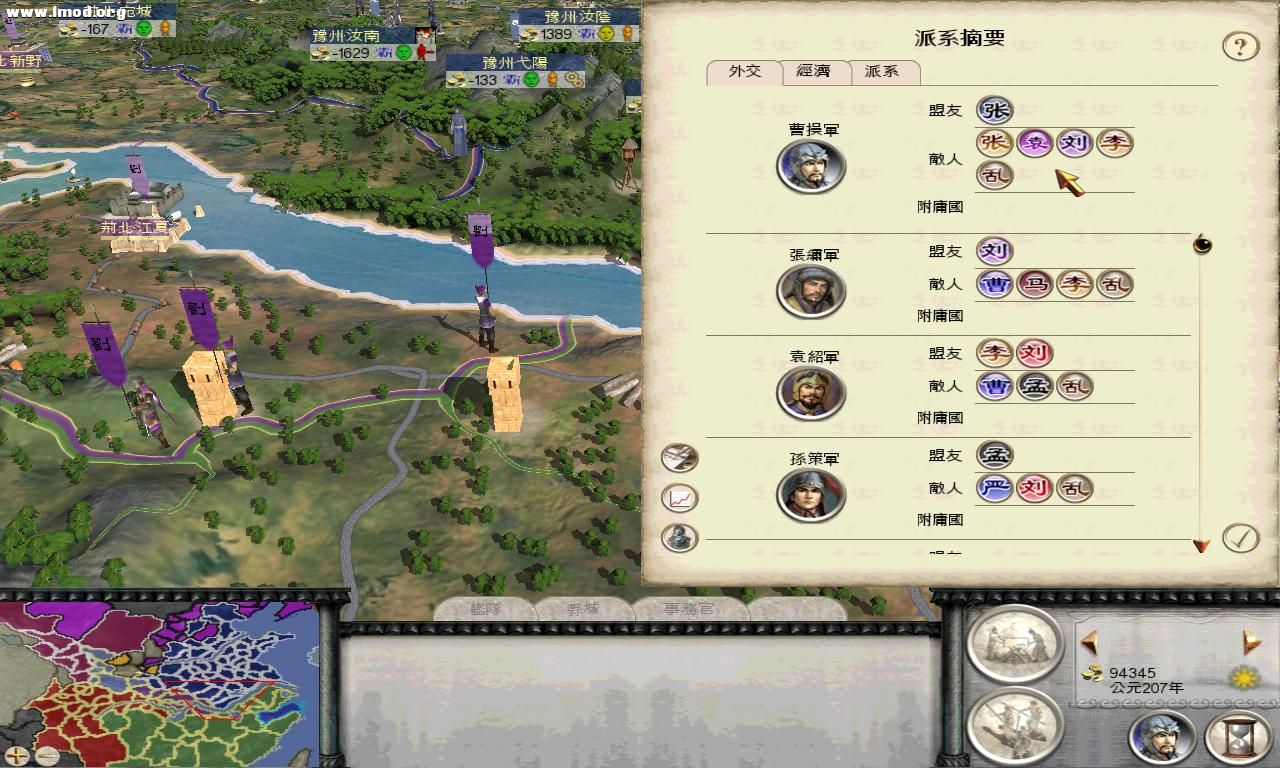Select the 孟 ally symbol in 孫策軍 row
1280x768 pixels.
(x=994, y=455)
